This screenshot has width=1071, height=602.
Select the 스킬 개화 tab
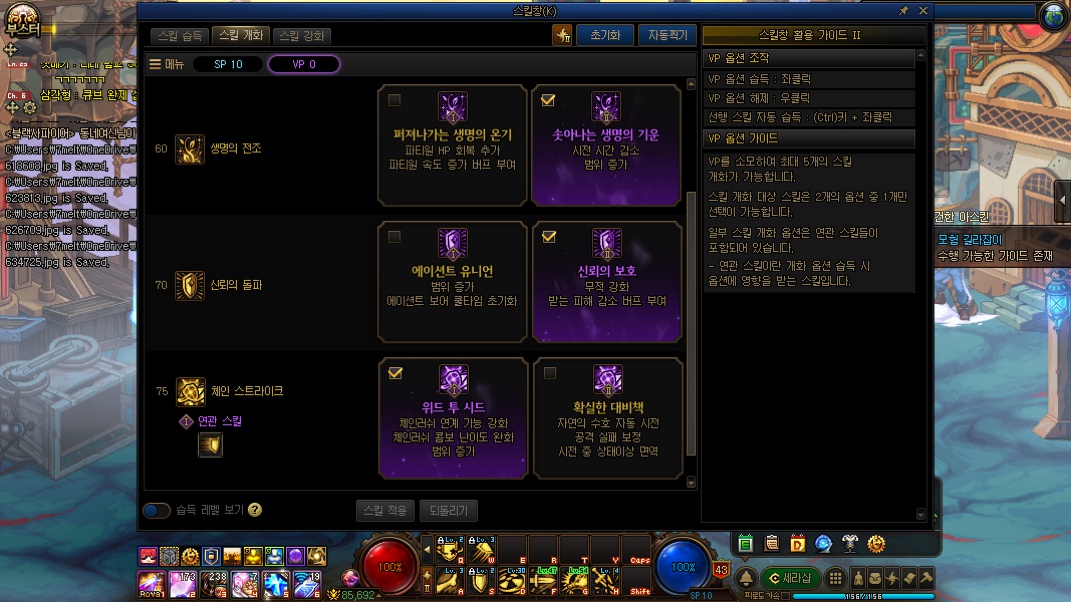click(241, 36)
